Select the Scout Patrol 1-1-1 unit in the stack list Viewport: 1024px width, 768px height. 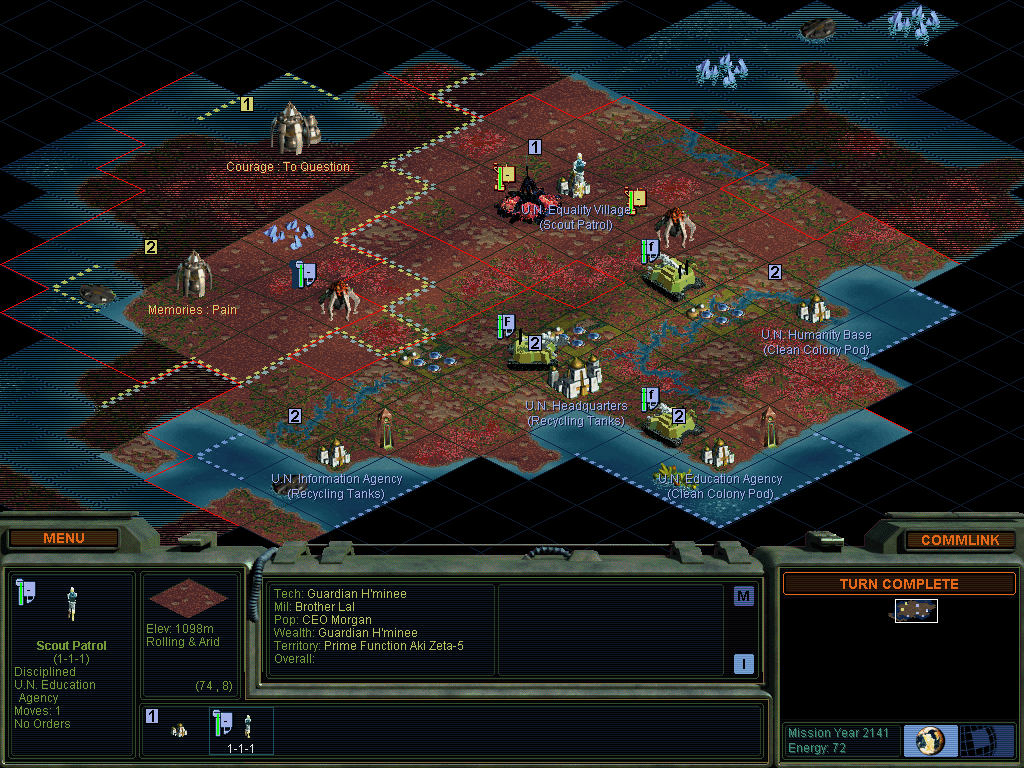240,729
